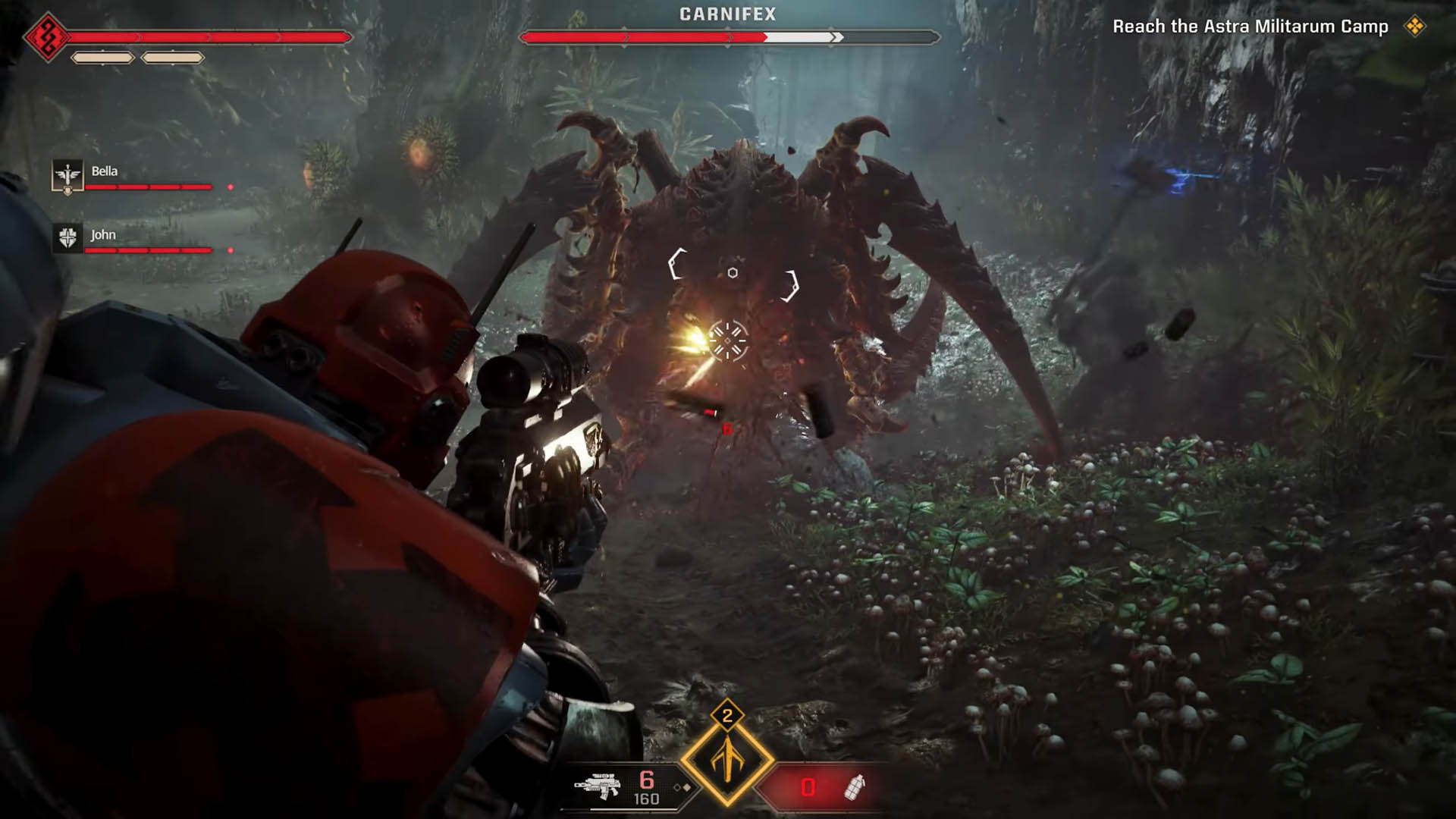The image size is (1456, 819).
Task: Click the ammo reserve count of 160
Action: [646, 799]
